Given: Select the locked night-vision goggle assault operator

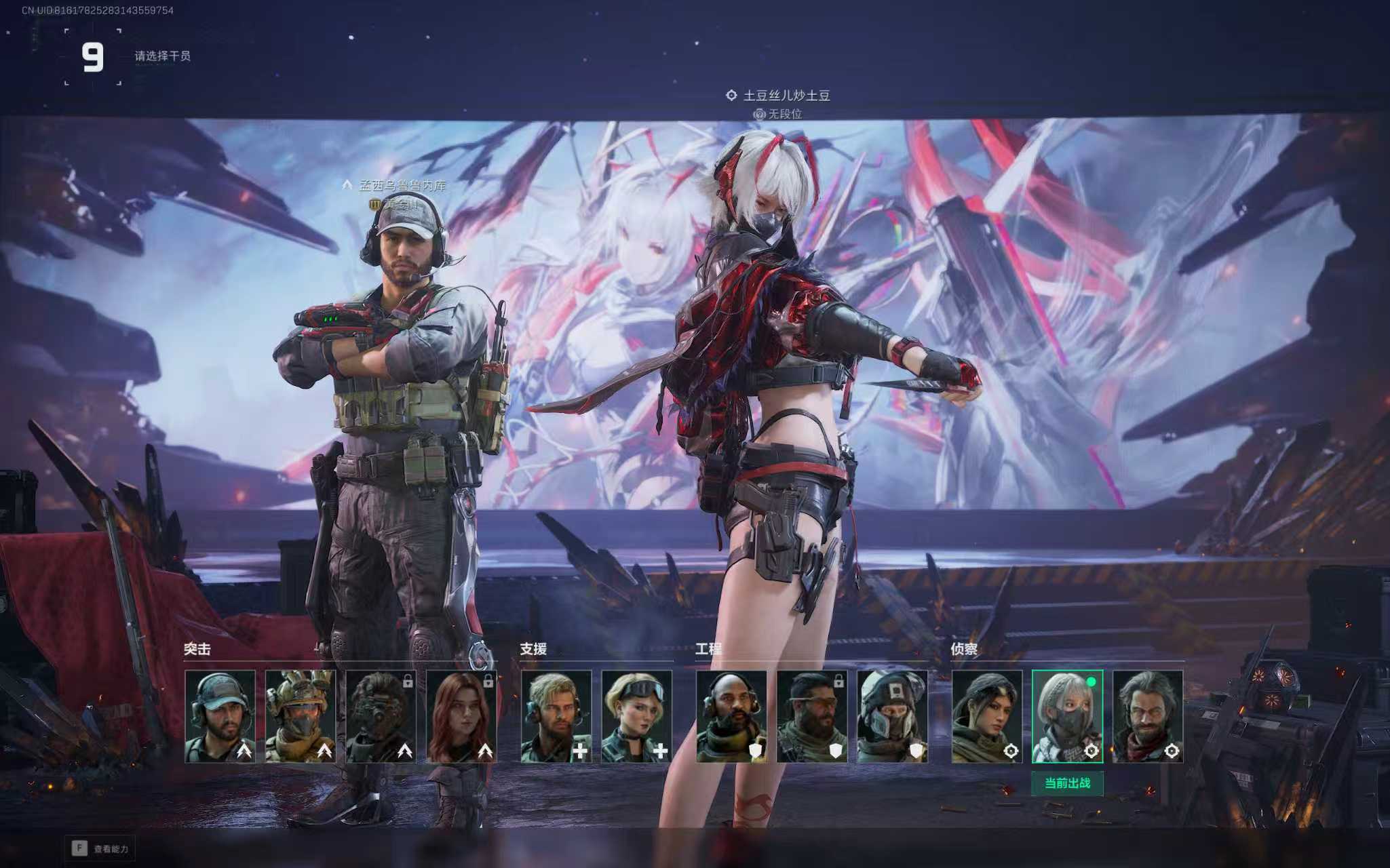Looking at the screenshot, I should point(381,716).
